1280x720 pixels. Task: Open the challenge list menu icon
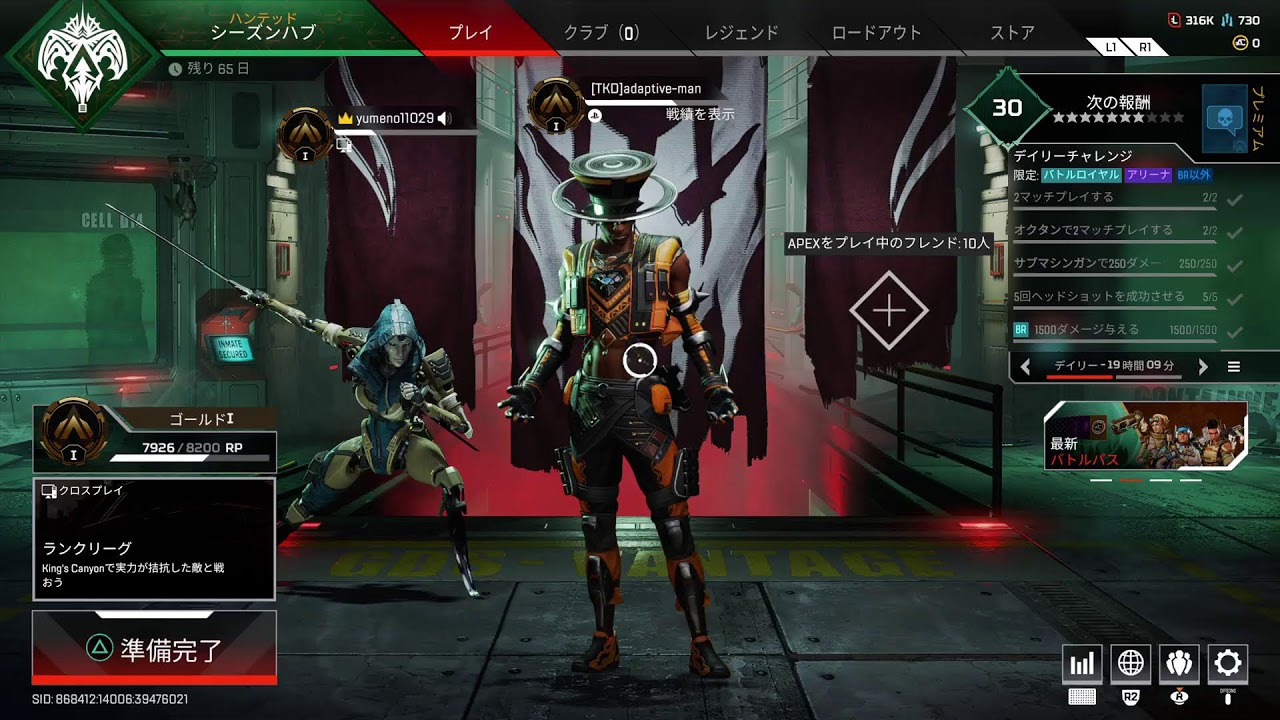pyautogui.click(x=1234, y=367)
